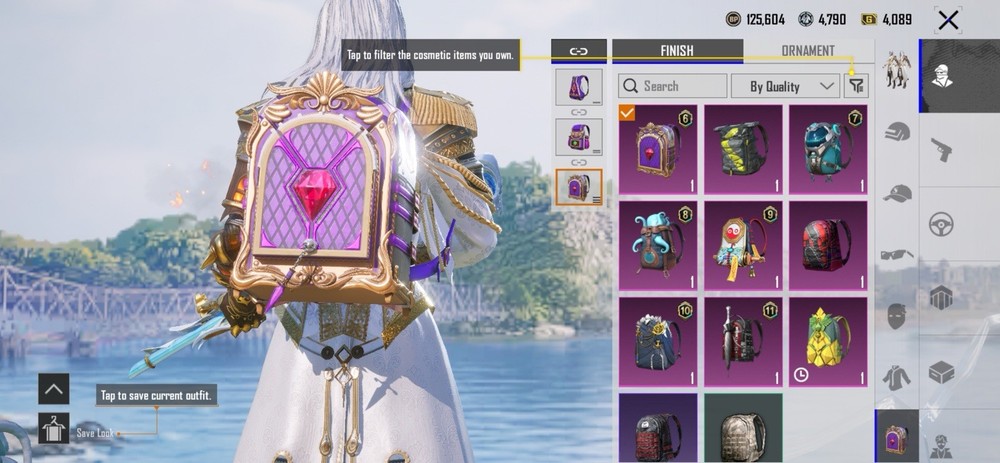Image resolution: width=1000 pixels, height=463 pixels.
Task: Show the vehicle steering wheel category
Action: [x=941, y=224]
